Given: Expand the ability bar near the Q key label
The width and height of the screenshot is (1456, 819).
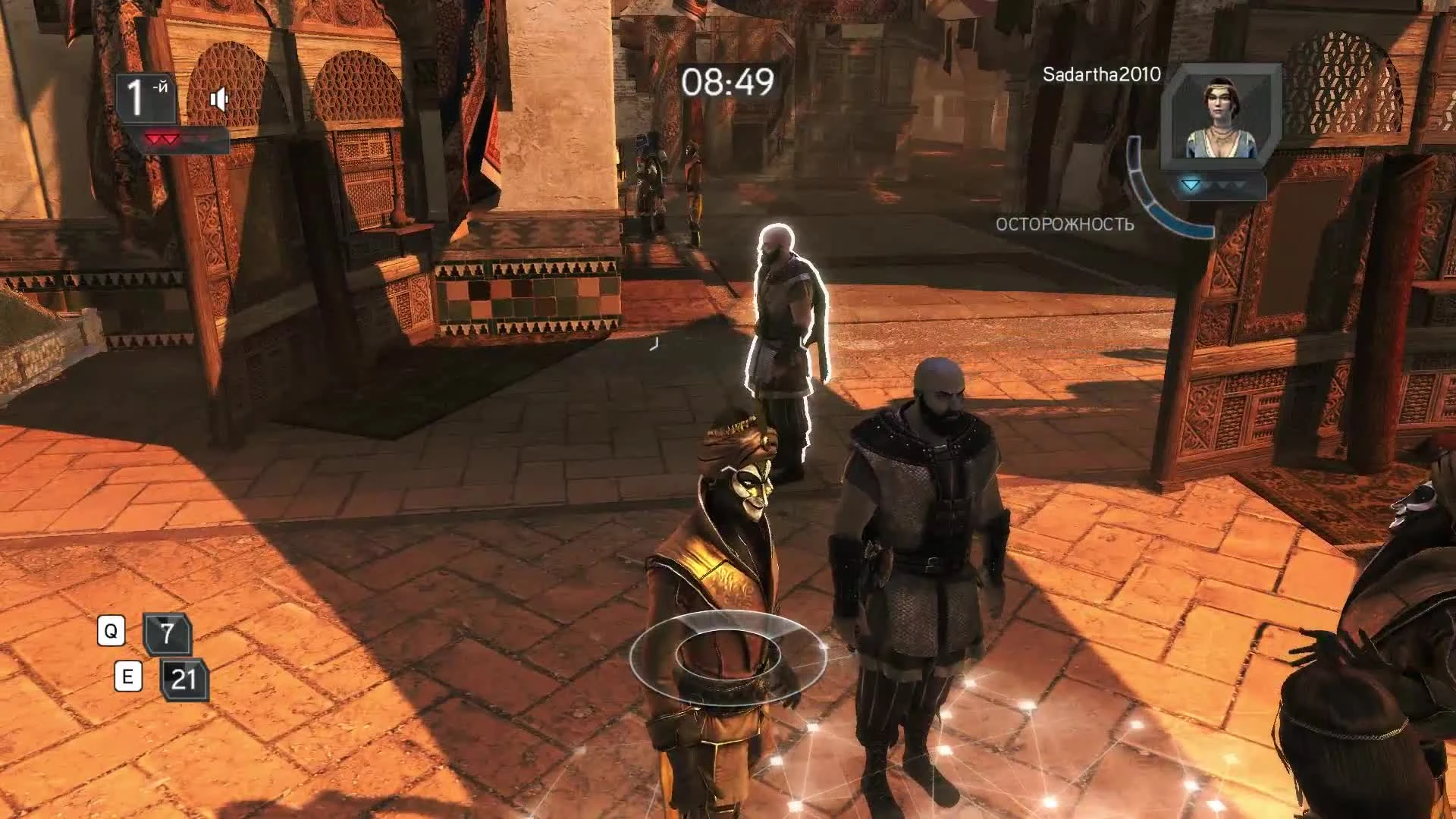Looking at the screenshot, I should [112, 632].
